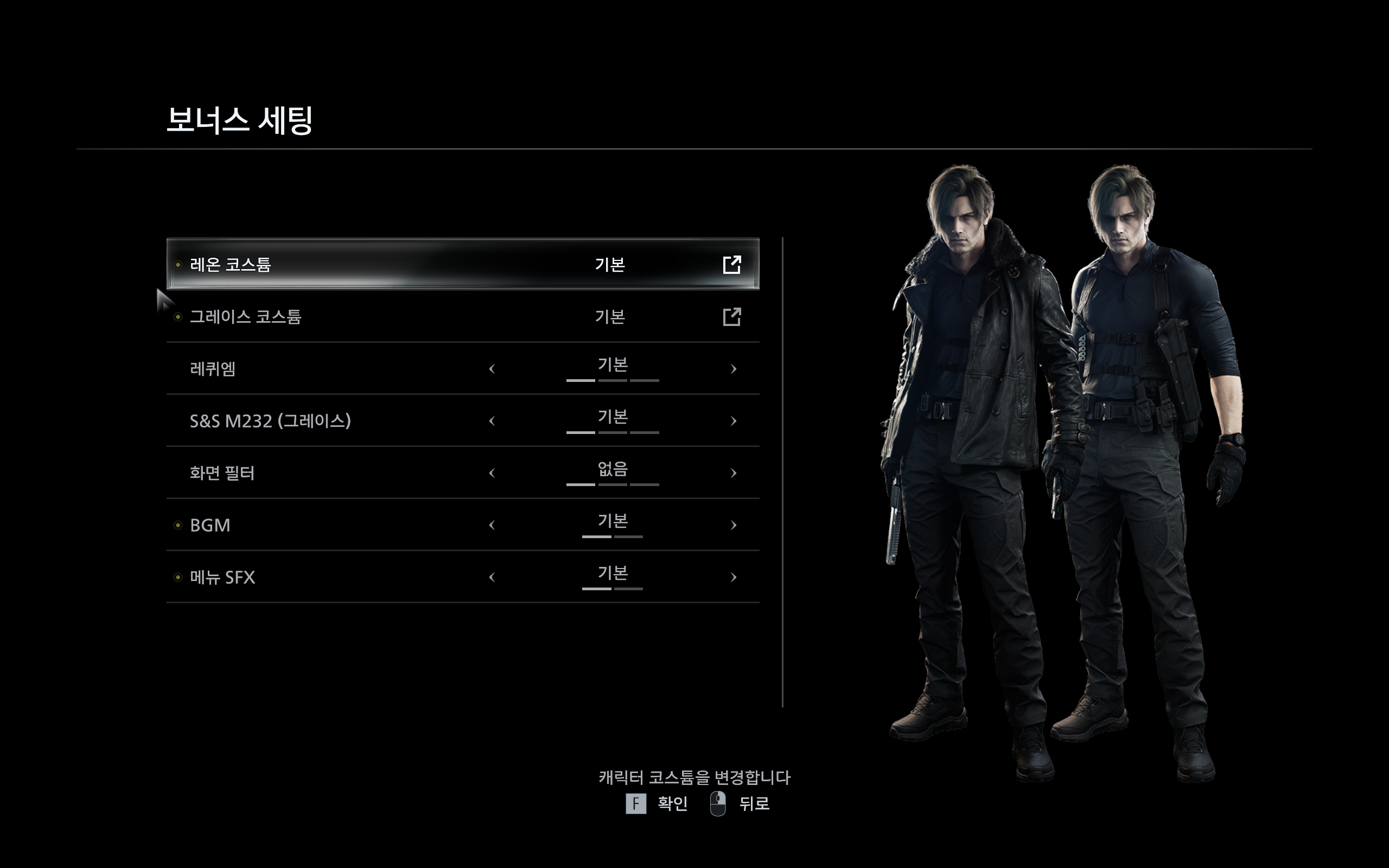Select the 레퀴엠 row label
The width and height of the screenshot is (1389, 868).
[213, 369]
